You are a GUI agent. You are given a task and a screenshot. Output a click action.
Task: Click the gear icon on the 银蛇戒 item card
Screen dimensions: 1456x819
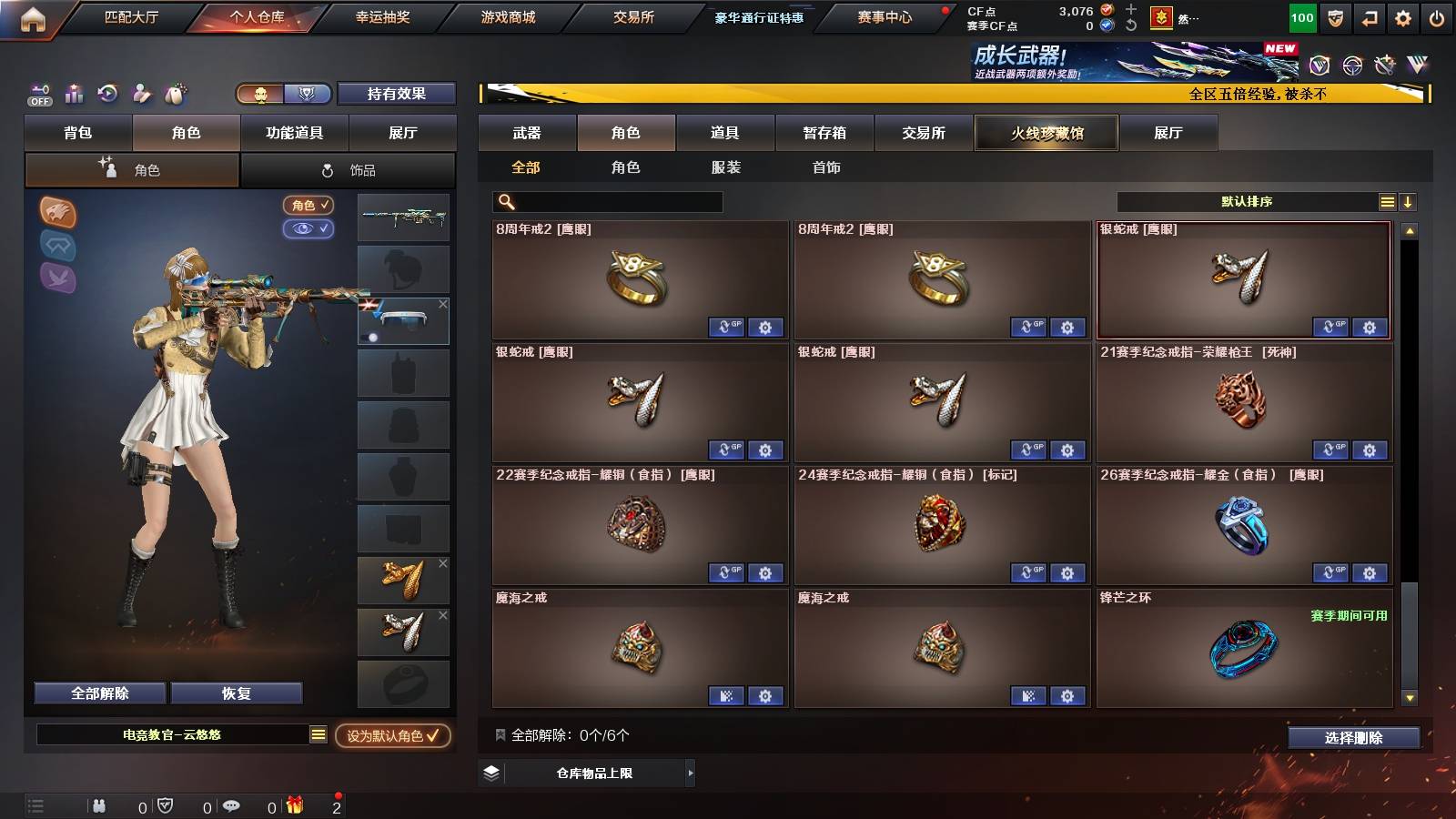[x=765, y=450]
